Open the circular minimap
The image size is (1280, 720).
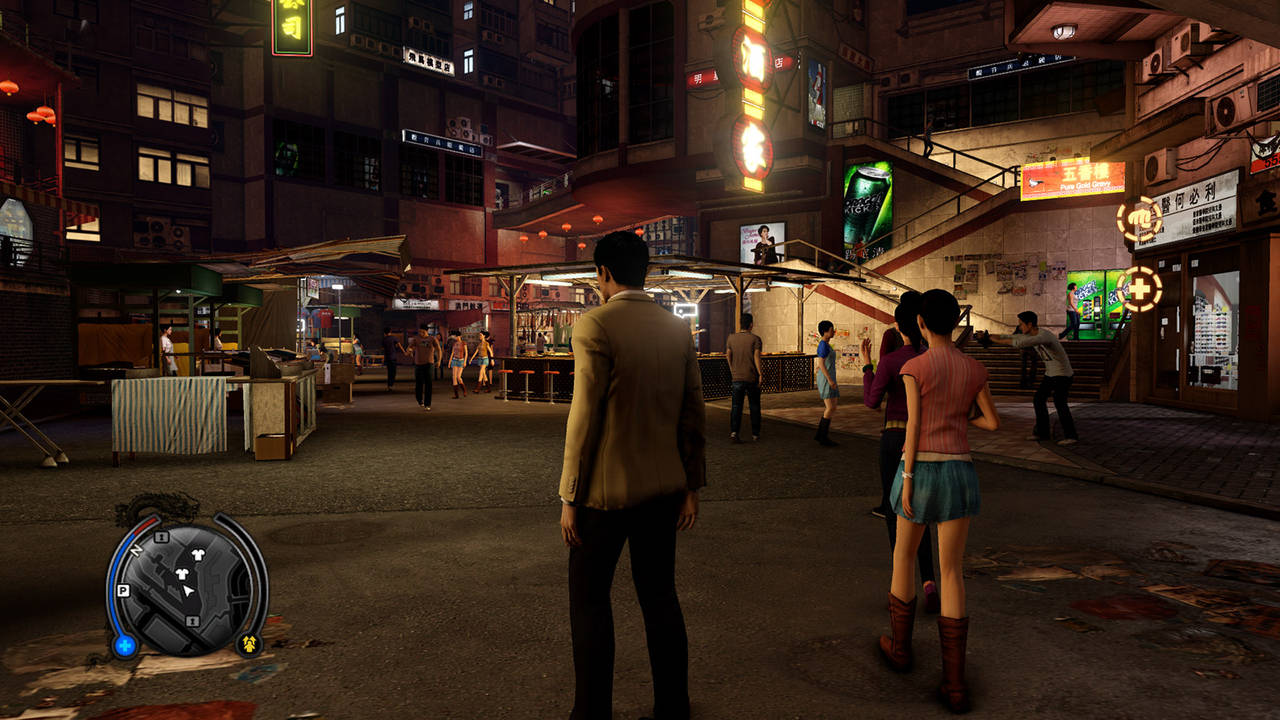click(x=186, y=590)
